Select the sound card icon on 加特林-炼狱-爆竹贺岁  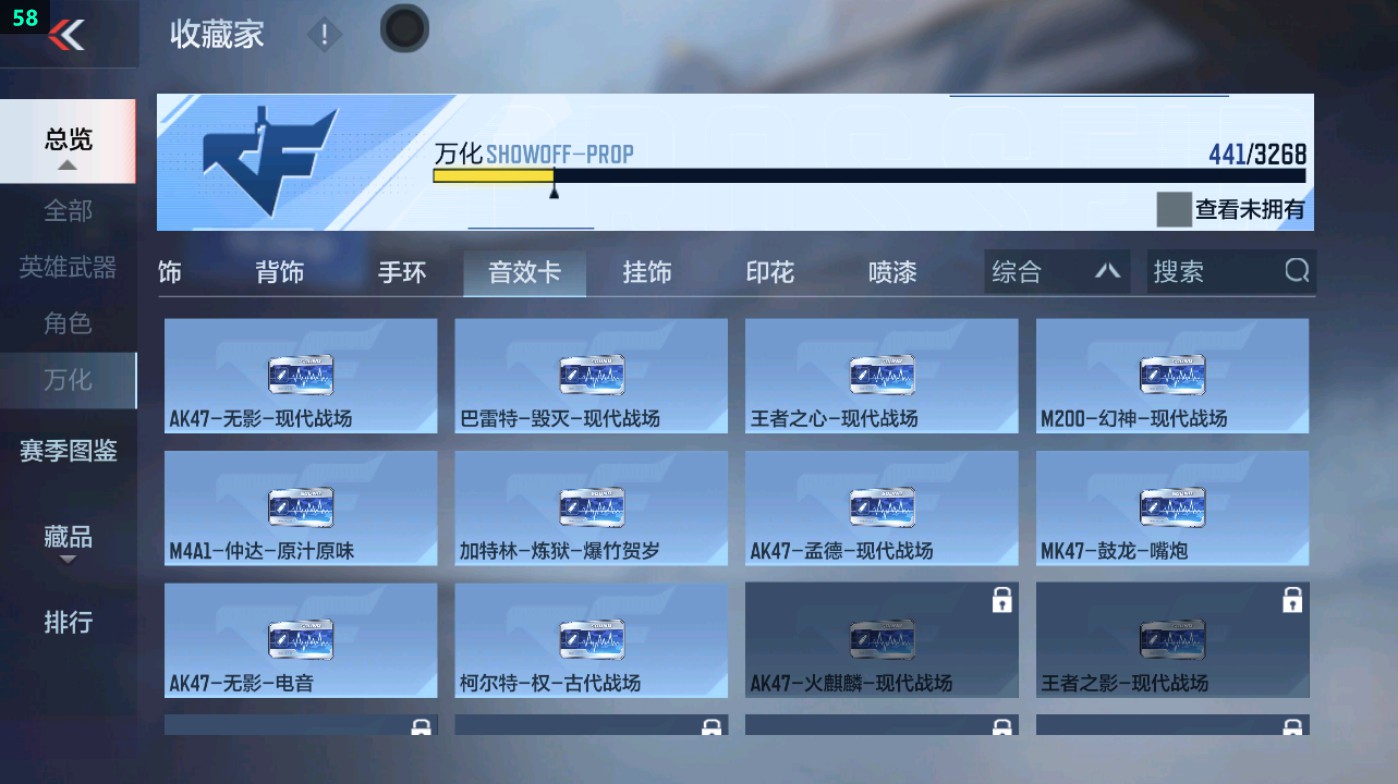(x=590, y=507)
